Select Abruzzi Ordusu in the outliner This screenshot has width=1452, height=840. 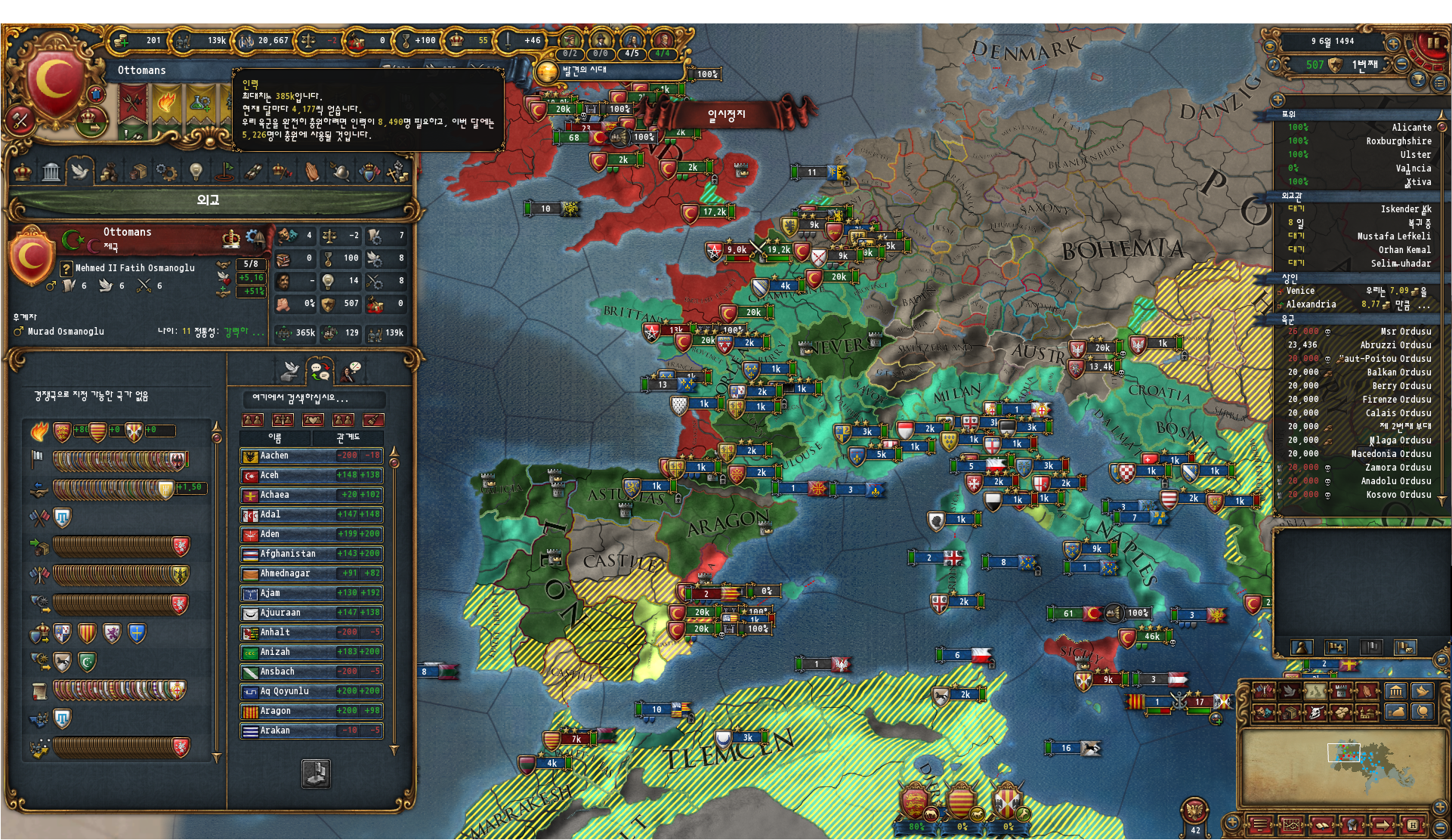click(x=1360, y=345)
